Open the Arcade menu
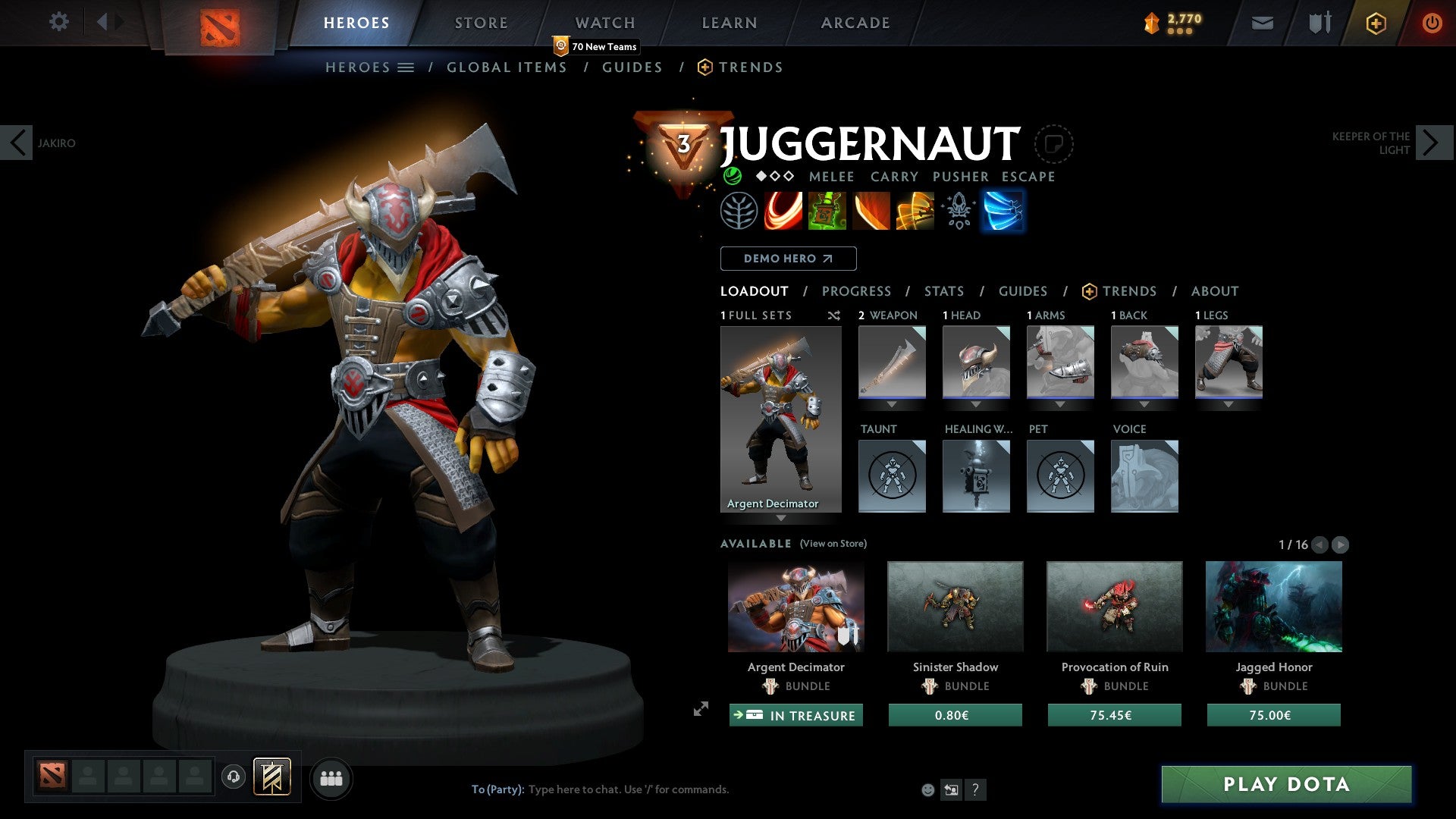This screenshot has height=819, width=1456. coord(855,22)
